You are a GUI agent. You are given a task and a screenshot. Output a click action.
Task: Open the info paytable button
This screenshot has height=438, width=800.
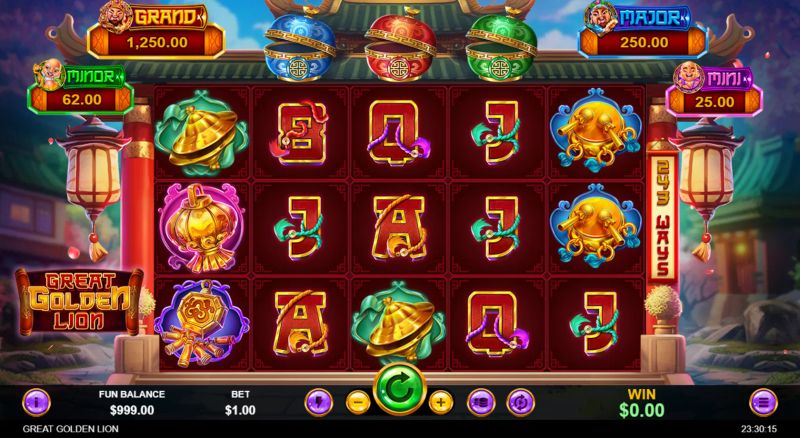coord(36,402)
